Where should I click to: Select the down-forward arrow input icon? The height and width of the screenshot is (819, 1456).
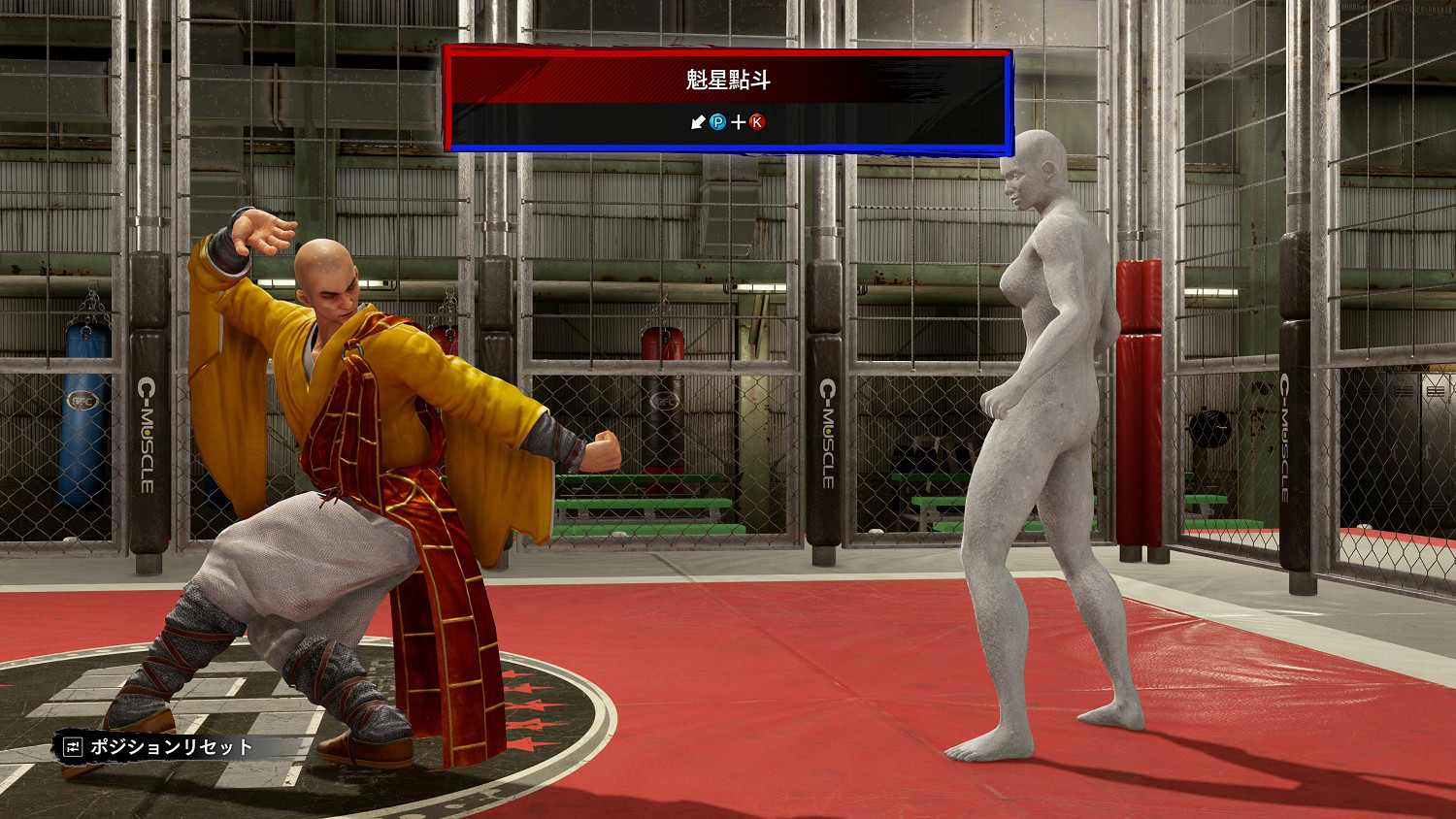pyautogui.click(x=697, y=123)
